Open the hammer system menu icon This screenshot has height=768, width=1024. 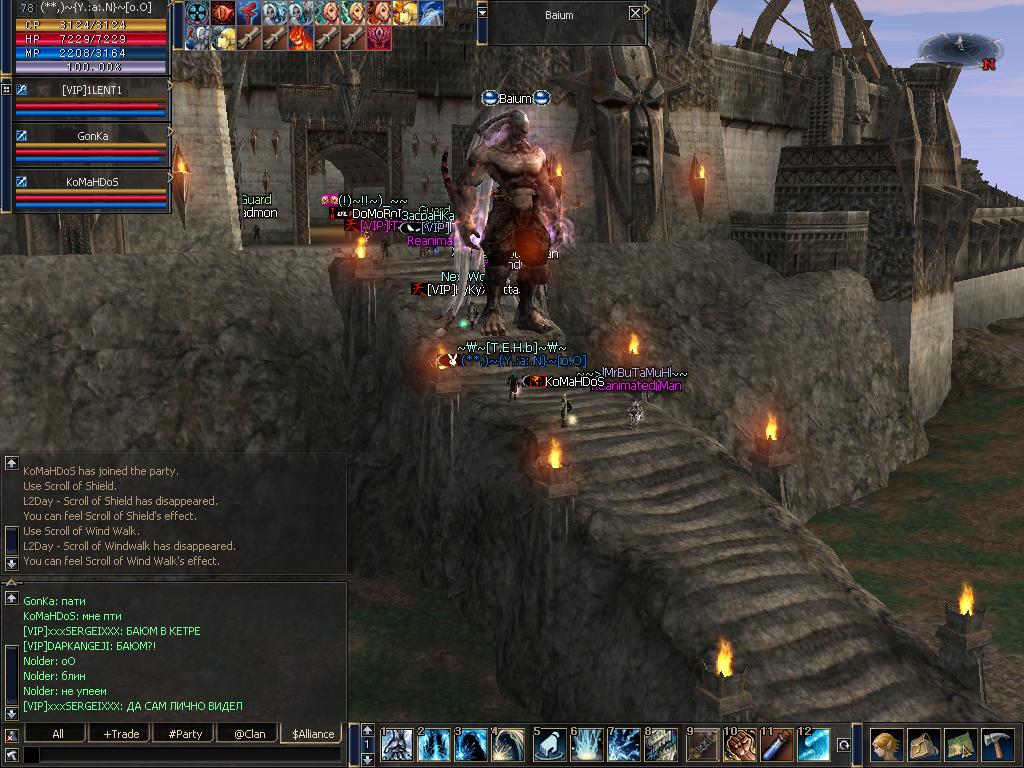coord(996,746)
